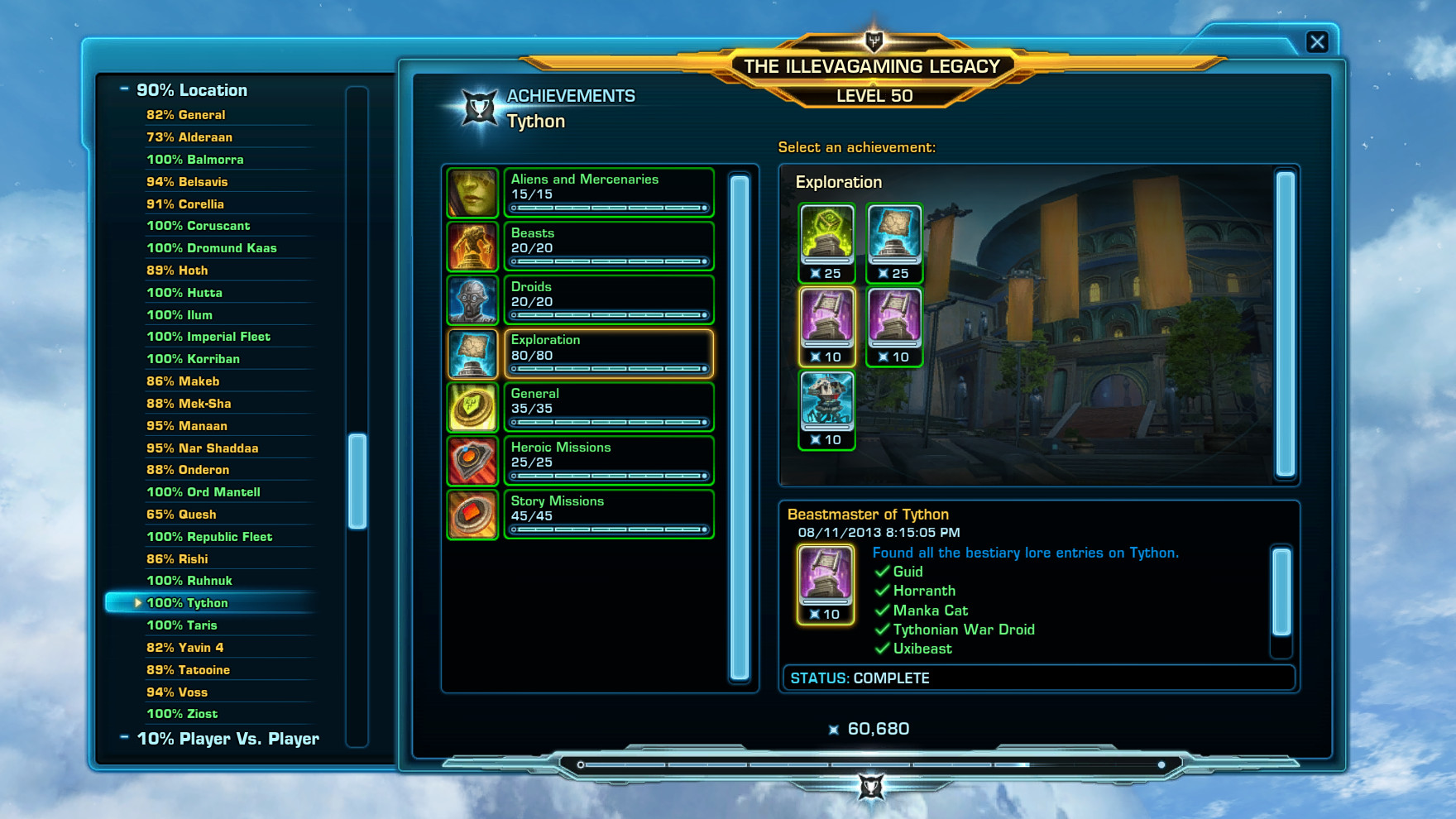Click the yellow 25-point Exploration achievement icon

pos(826,239)
